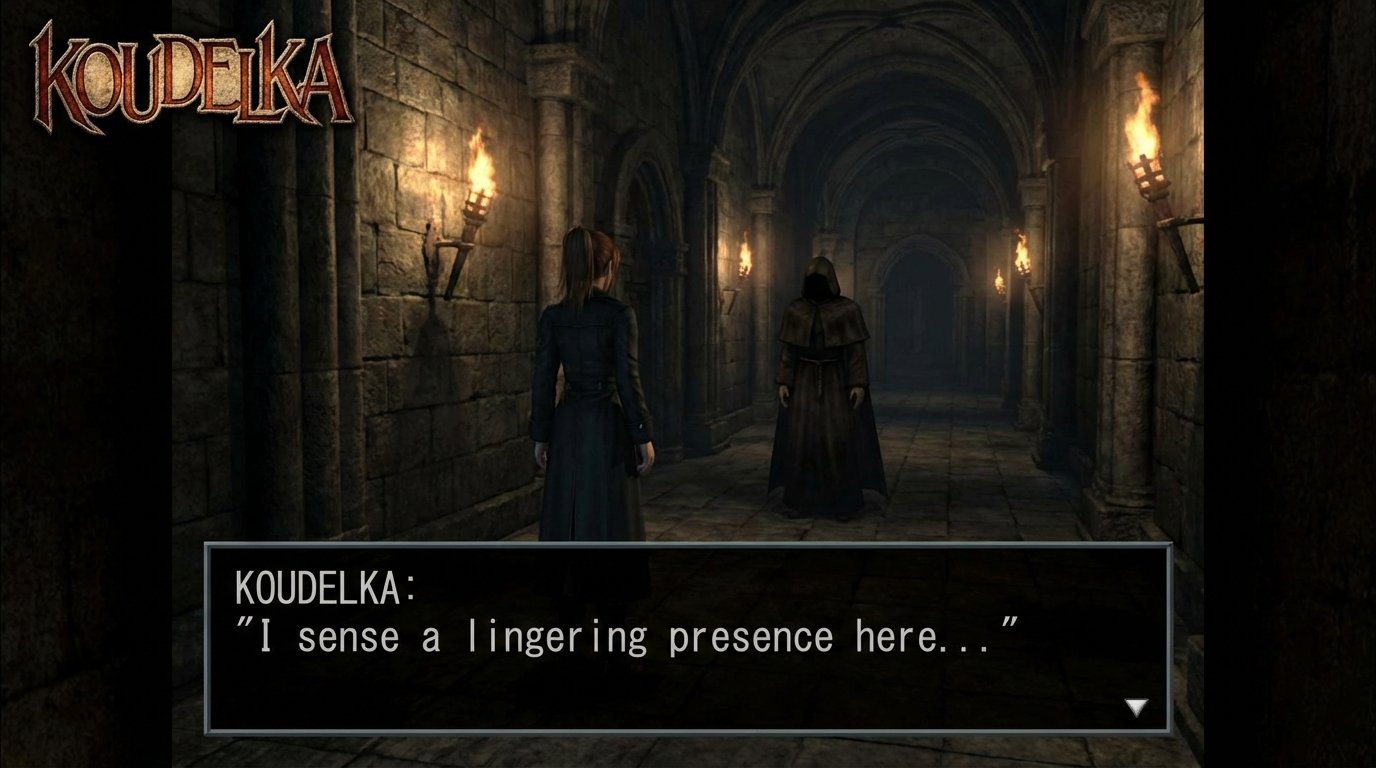Click the distant window in the hallway

point(915,320)
